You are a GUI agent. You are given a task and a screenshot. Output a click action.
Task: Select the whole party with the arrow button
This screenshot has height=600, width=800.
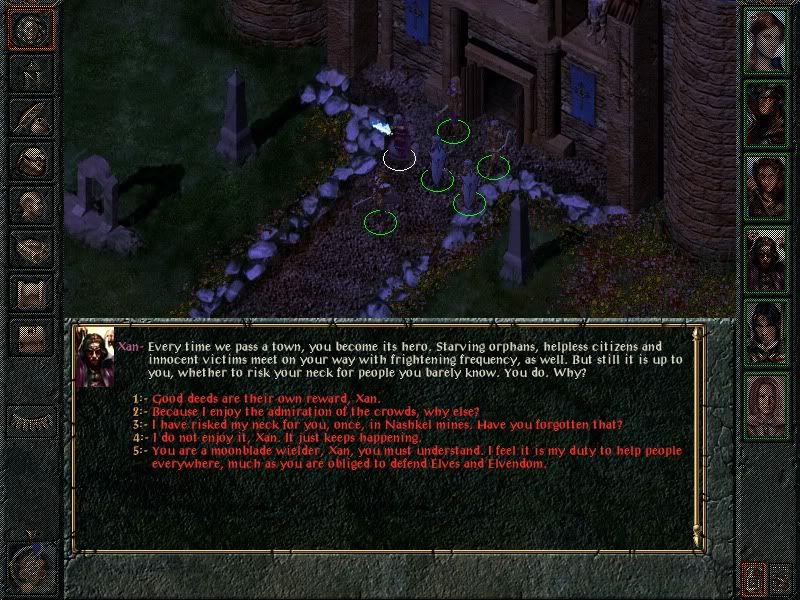[781, 577]
